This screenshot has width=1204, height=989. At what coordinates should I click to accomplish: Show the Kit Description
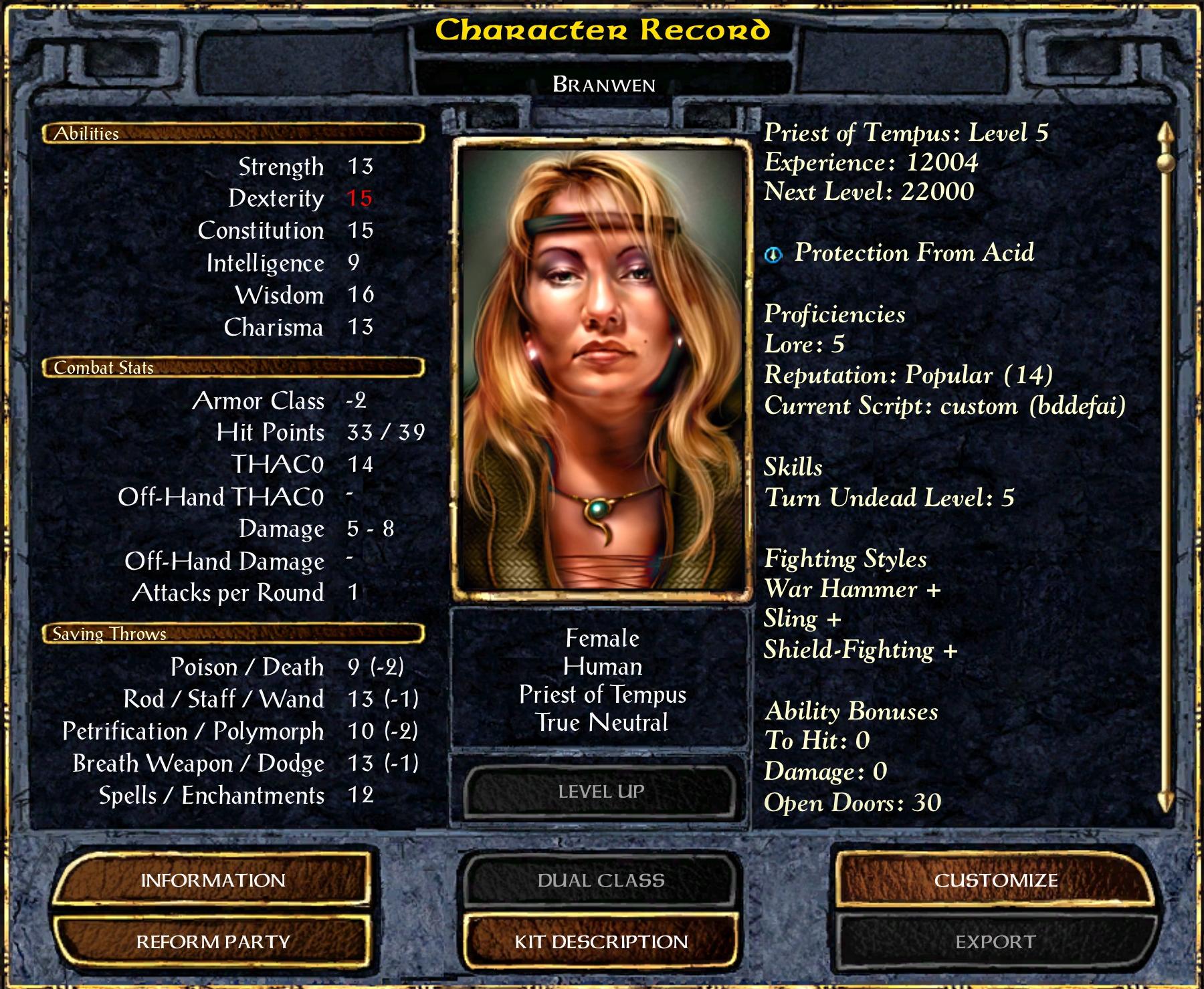601,942
